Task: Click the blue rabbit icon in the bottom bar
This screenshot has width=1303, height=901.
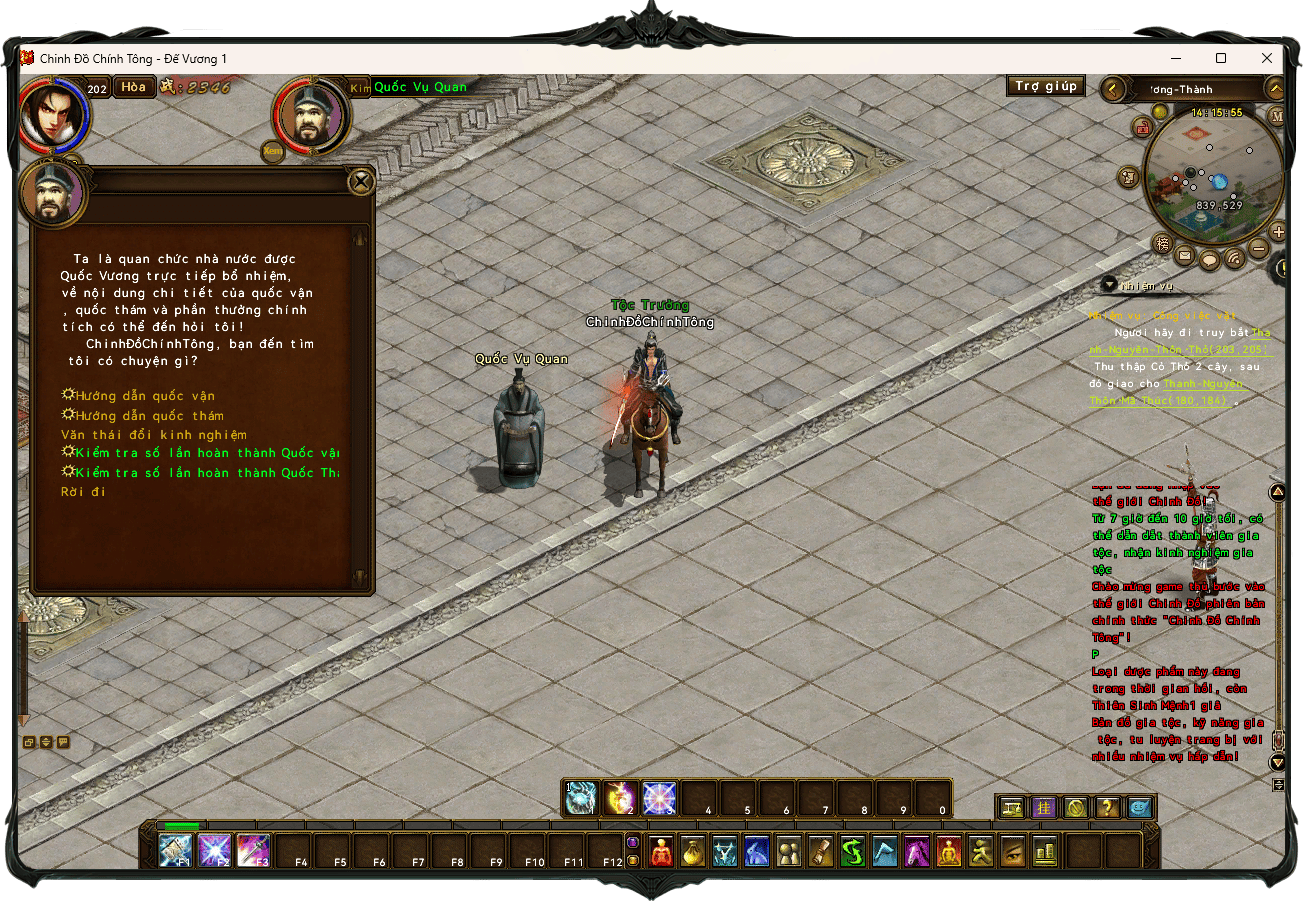Action: tap(757, 851)
